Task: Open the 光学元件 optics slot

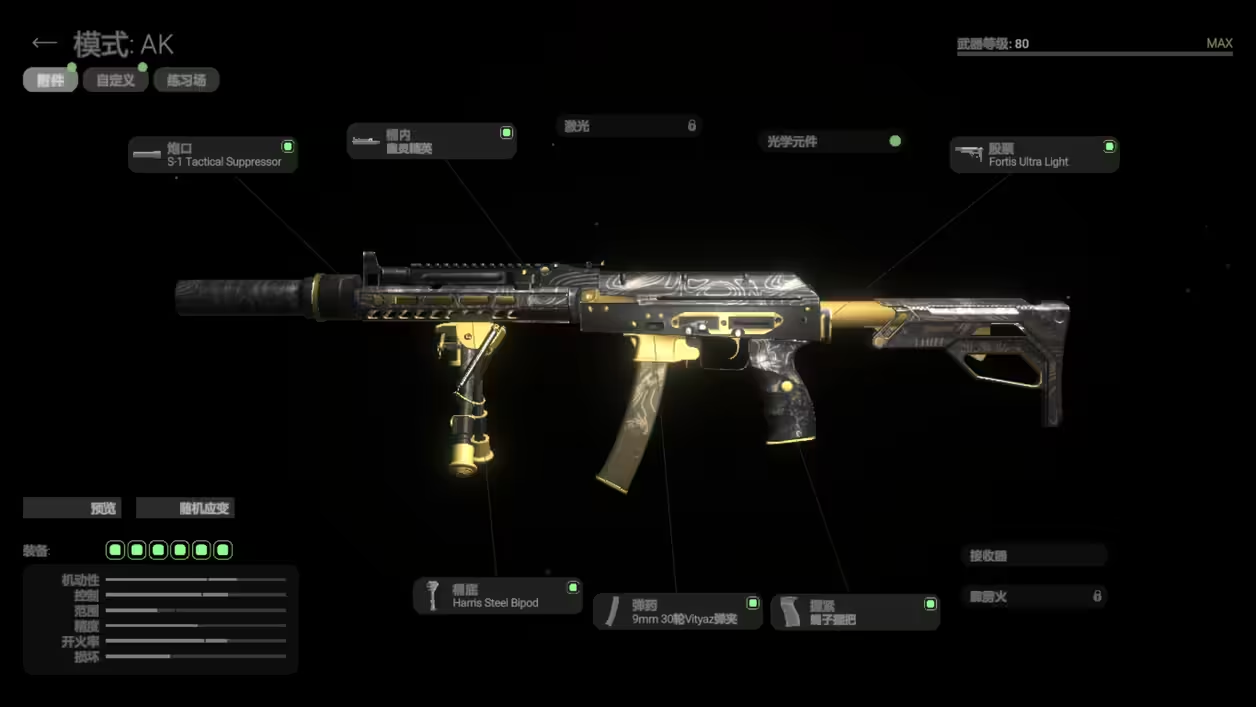Action: tap(833, 142)
